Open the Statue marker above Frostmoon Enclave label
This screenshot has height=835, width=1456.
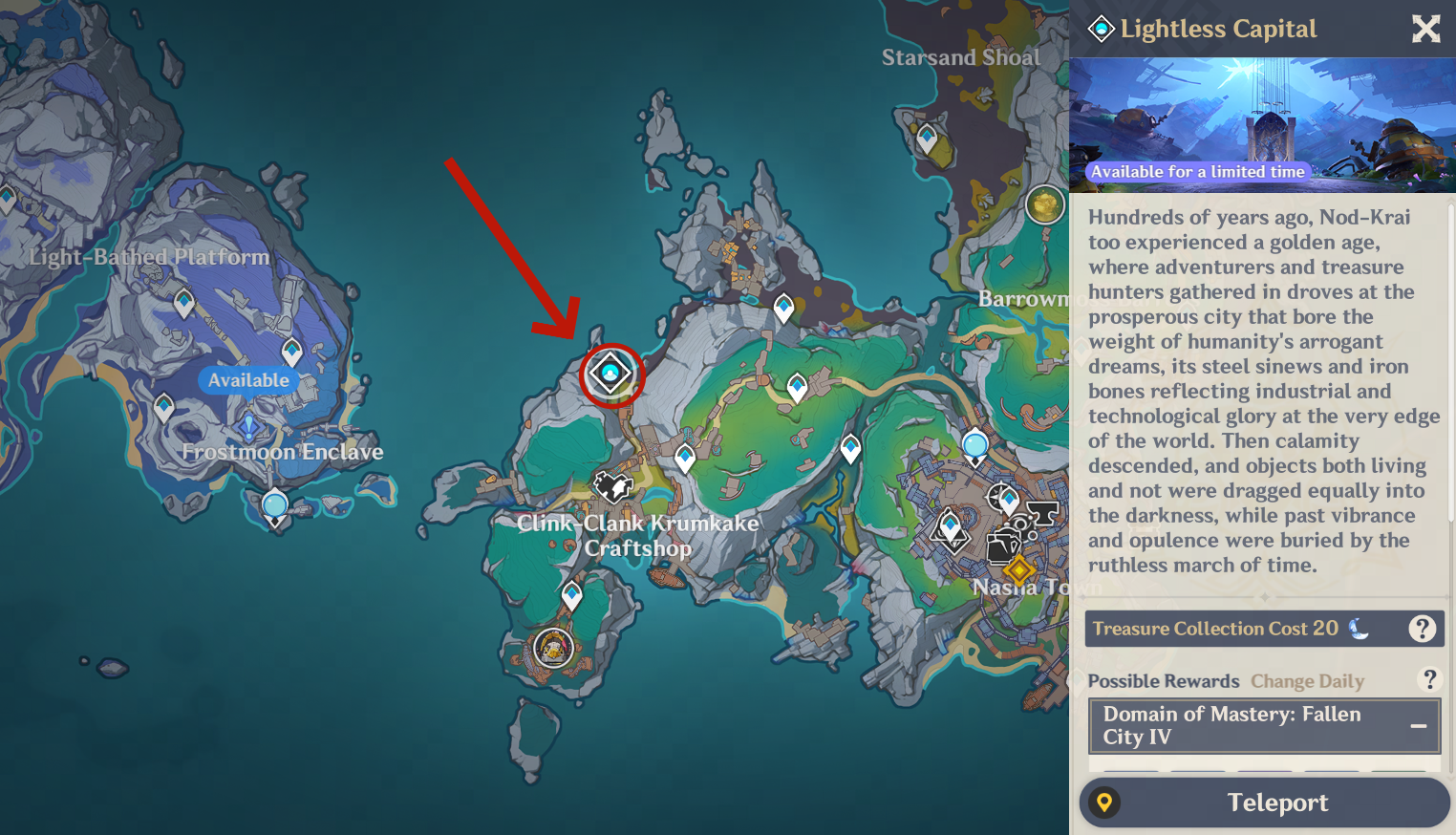[249, 425]
